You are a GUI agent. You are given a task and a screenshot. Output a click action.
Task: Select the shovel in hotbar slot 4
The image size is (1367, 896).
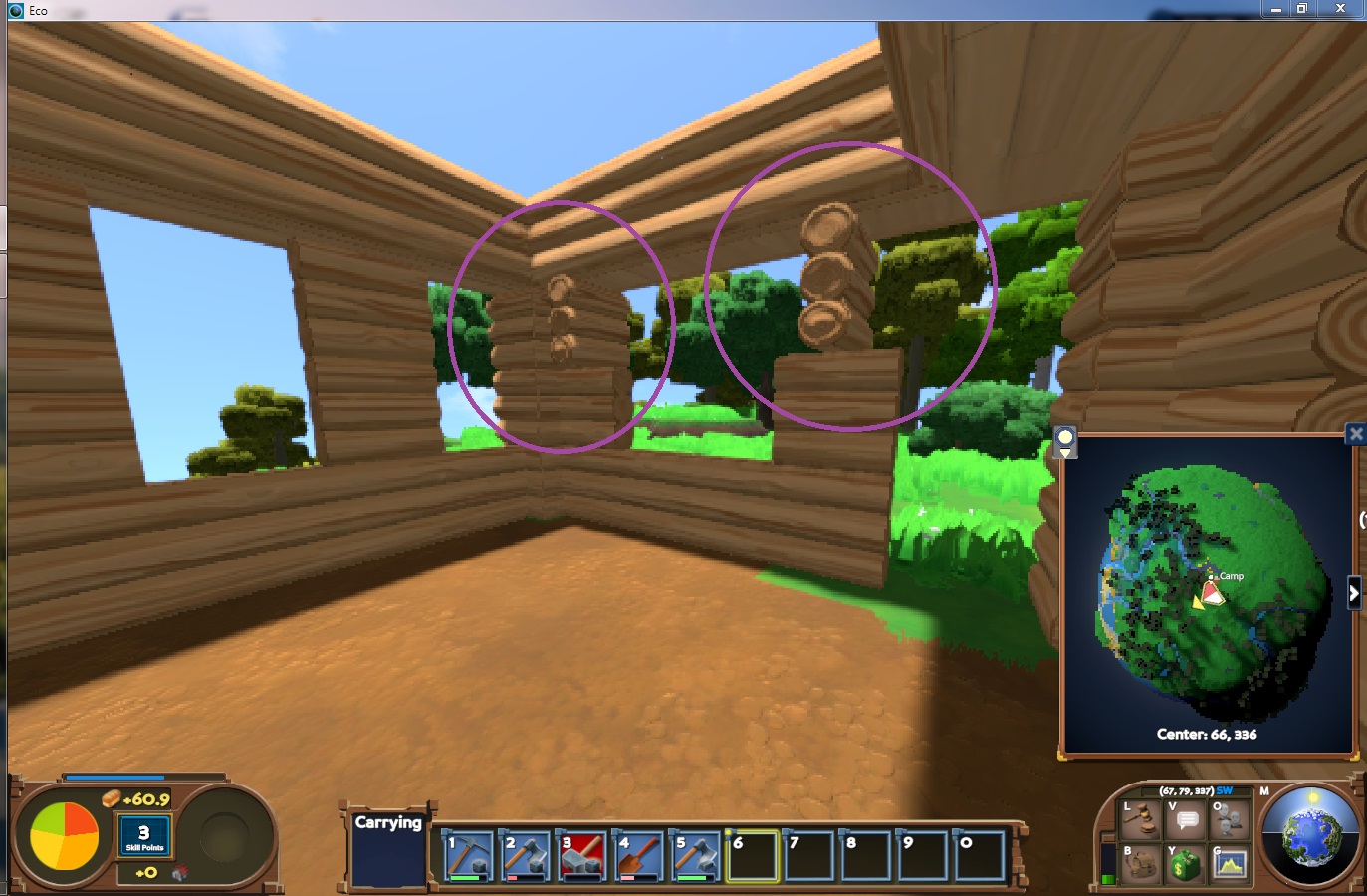pyautogui.click(x=640, y=858)
